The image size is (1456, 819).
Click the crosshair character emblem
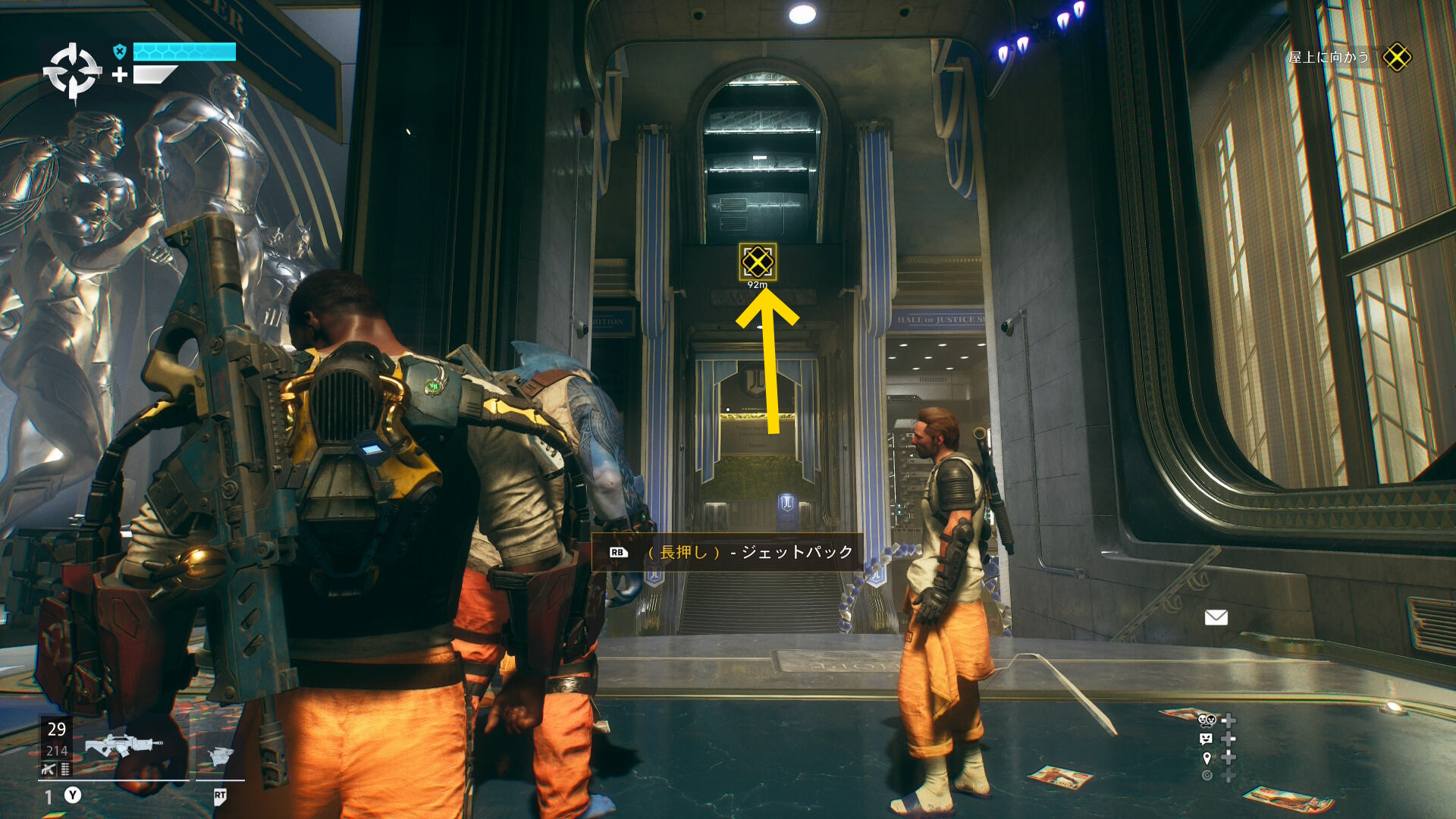72,72
